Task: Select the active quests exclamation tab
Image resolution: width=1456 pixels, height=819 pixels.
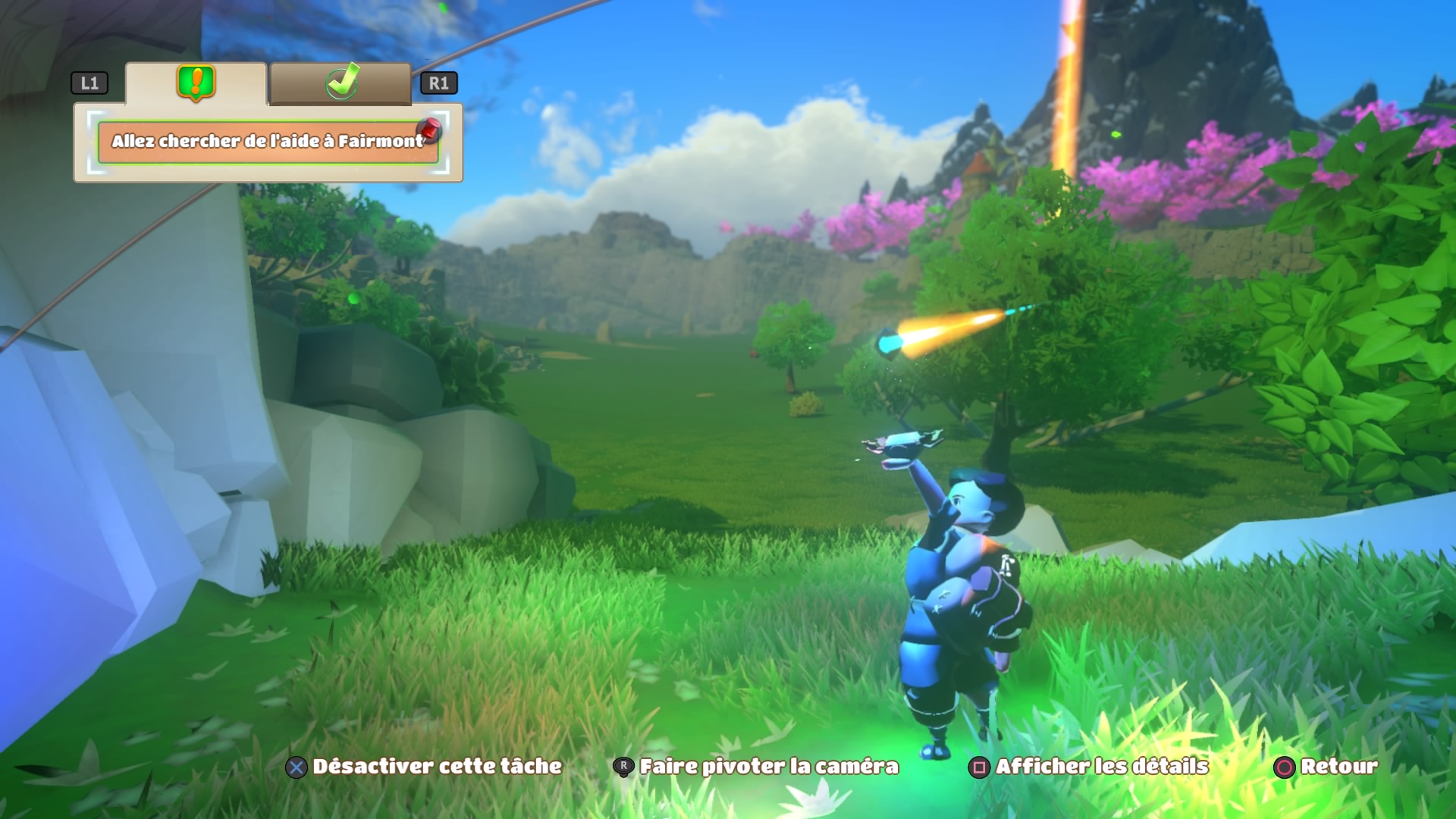Action: click(196, 83)
